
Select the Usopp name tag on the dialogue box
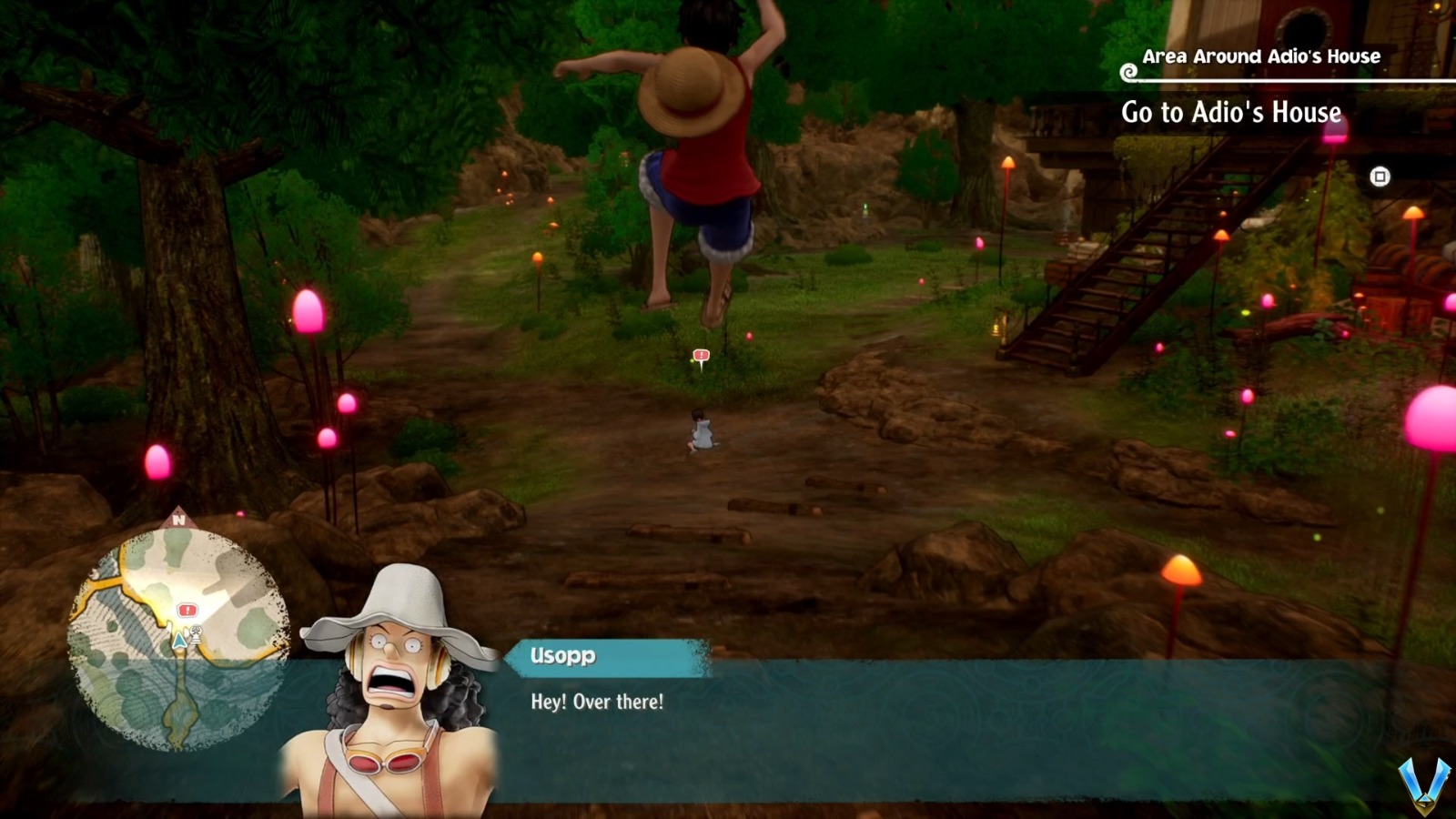pos(561,657)
